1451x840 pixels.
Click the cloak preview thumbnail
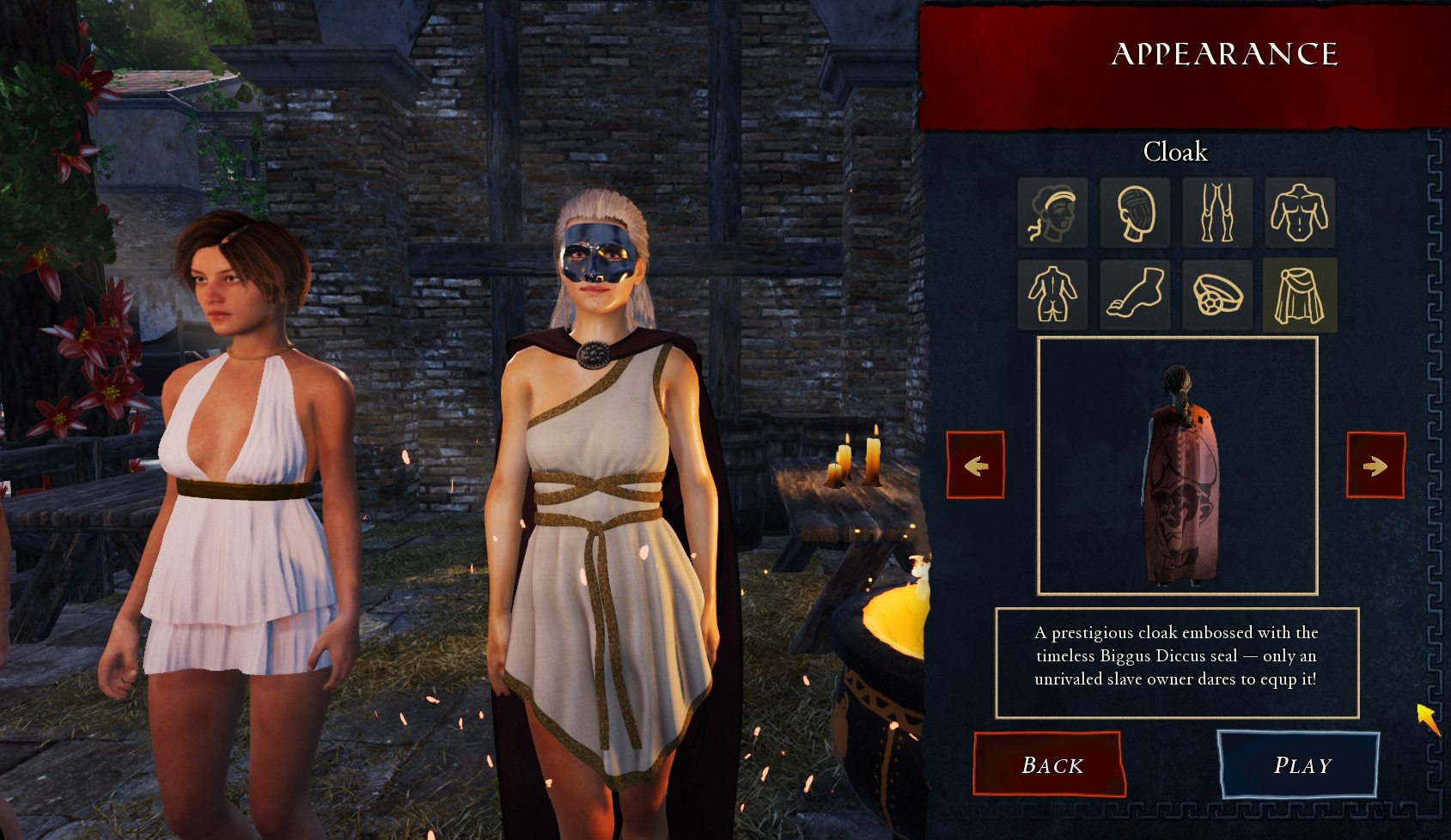pyautogui.click(x=1177, y=466)
